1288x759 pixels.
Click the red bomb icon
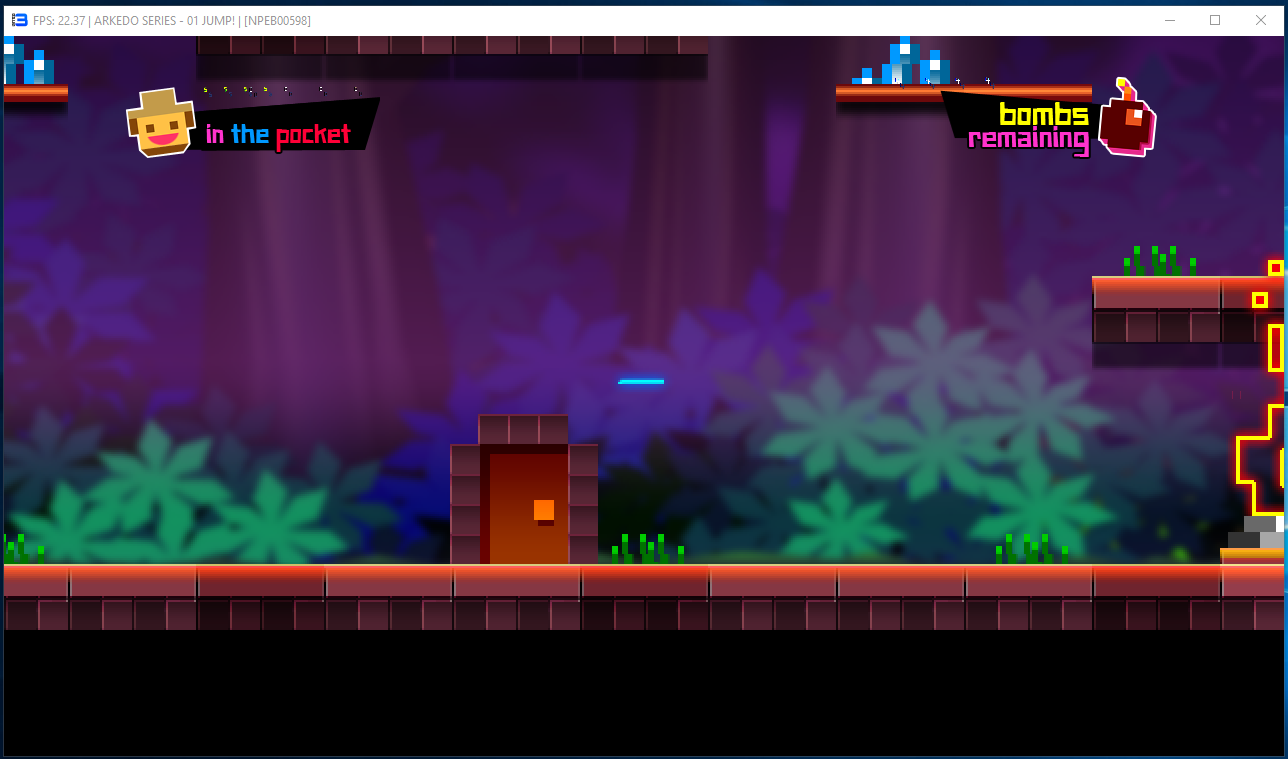tap(1127, 122)
